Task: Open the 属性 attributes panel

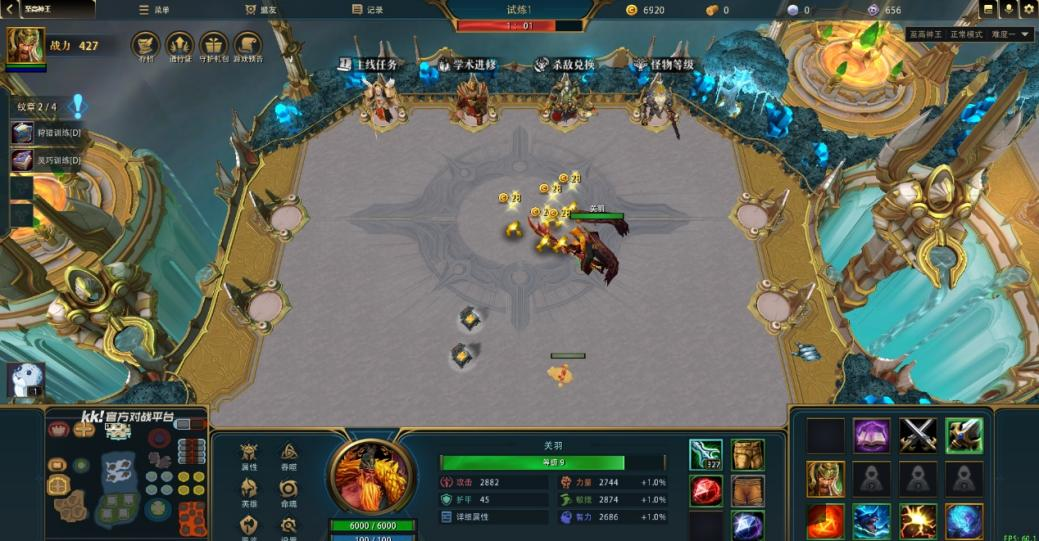Action: tap(249, 455)
